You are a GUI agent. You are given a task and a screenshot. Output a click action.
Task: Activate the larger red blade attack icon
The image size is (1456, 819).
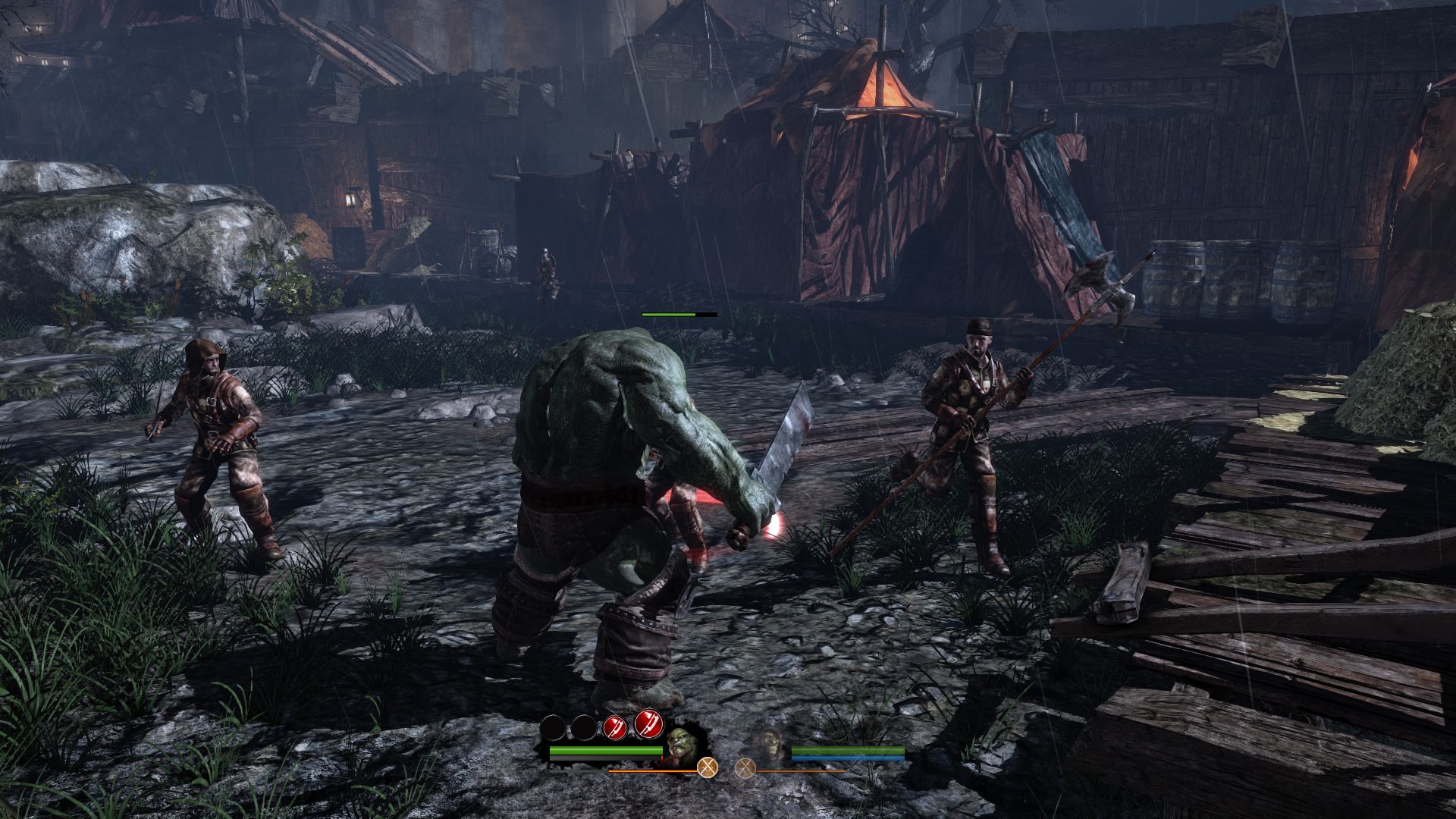coord(648,726)
